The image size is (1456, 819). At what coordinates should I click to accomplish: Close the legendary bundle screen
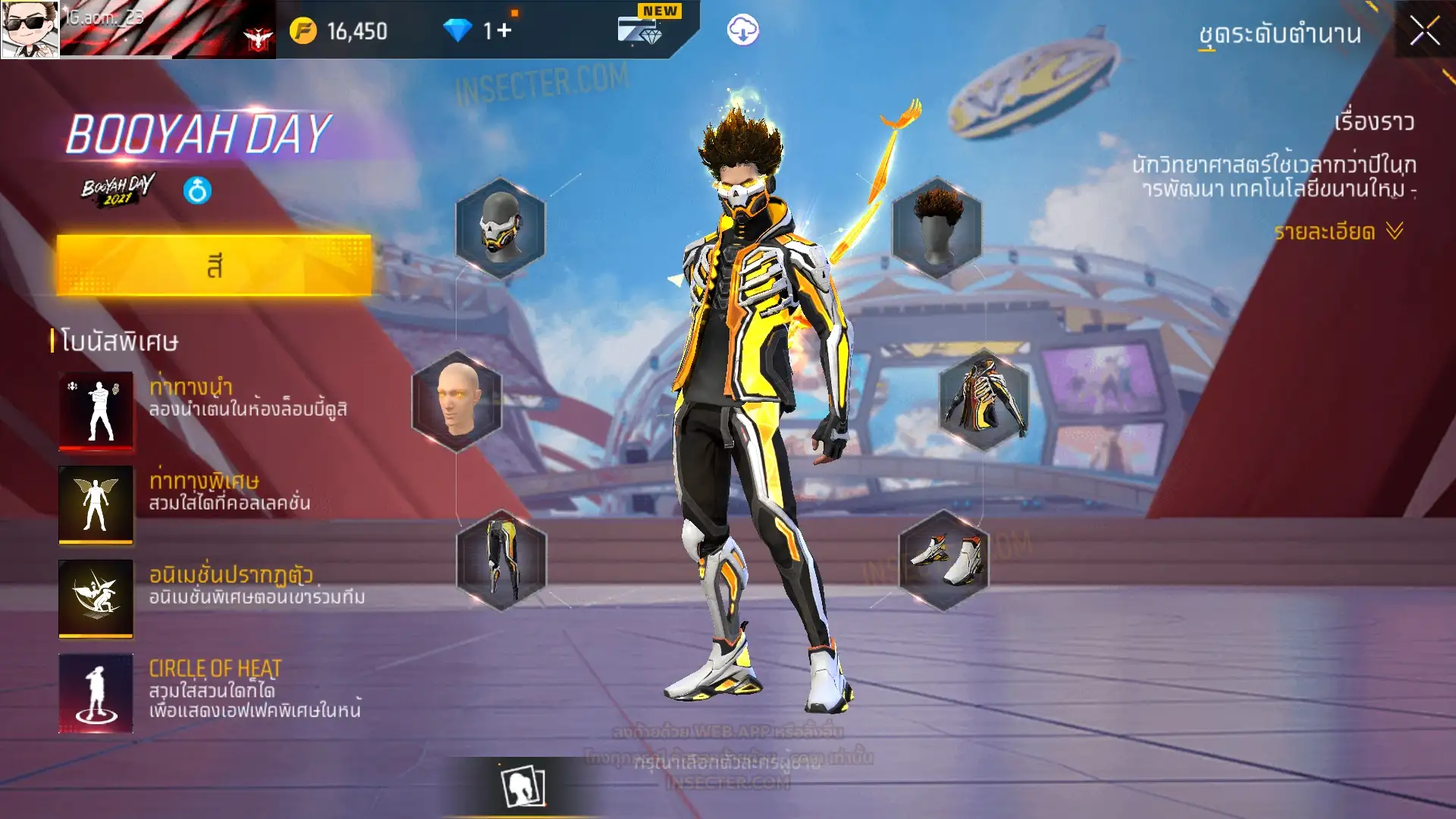click(1424, 31)
